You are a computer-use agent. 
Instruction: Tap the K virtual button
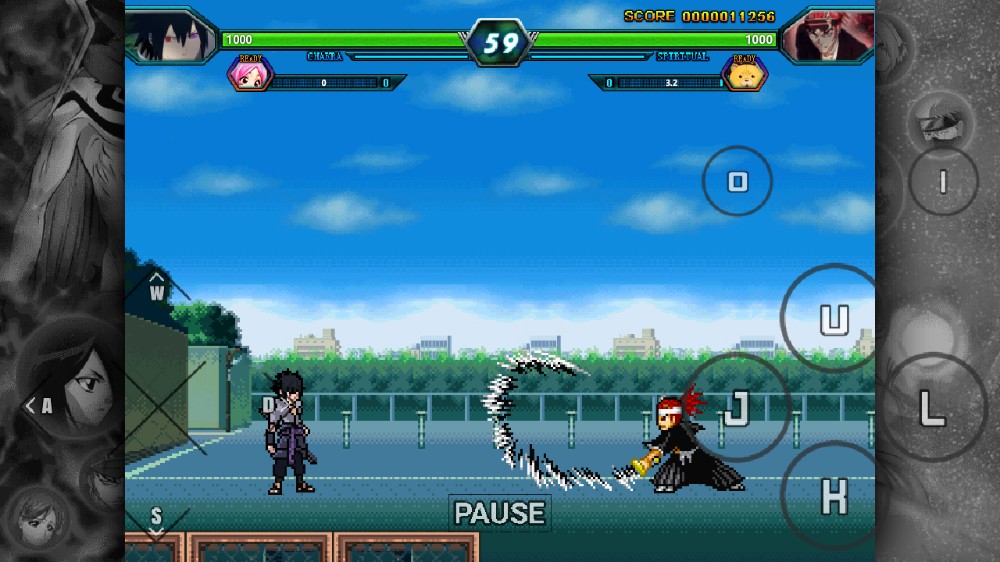(833, 494)
